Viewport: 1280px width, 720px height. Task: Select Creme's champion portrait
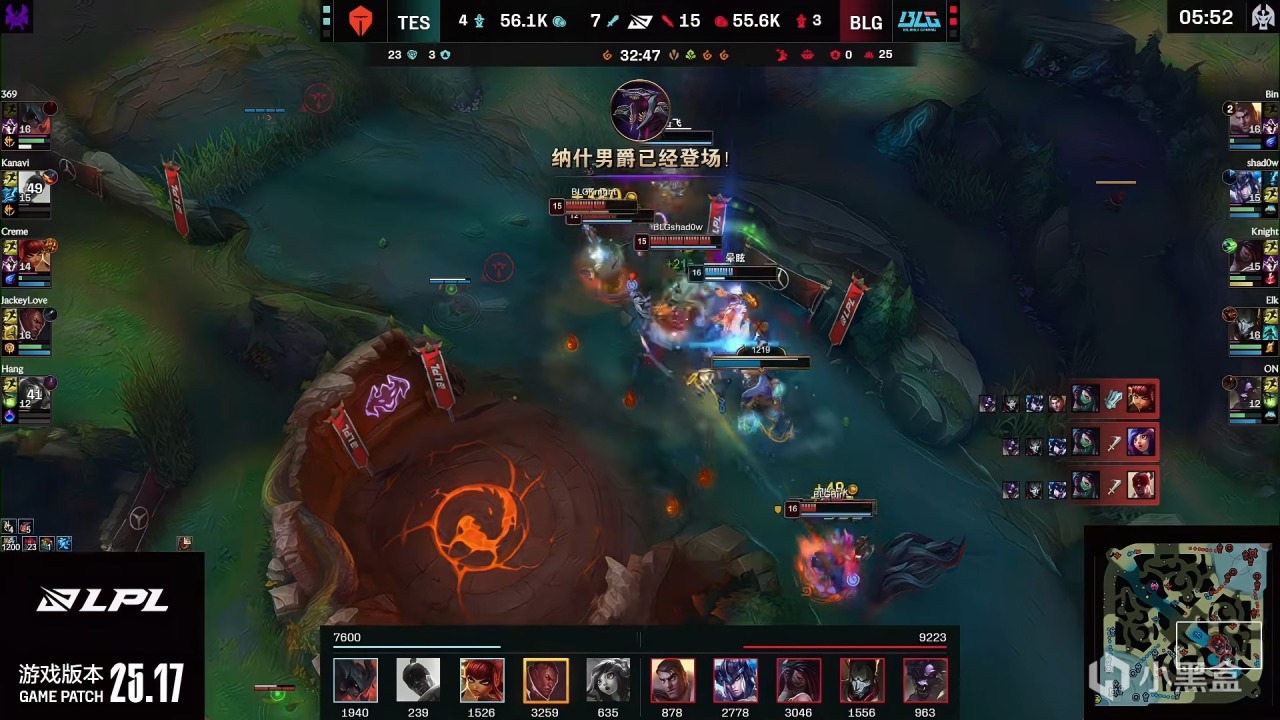click(33, 257)
